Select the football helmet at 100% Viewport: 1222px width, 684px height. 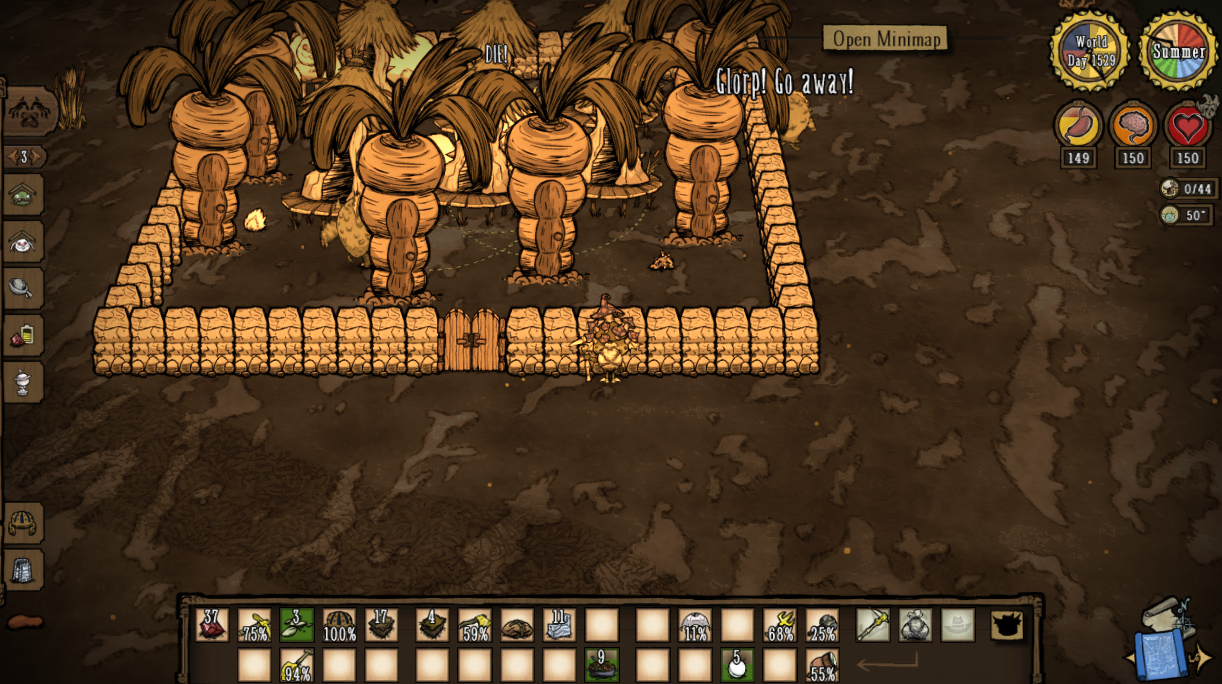coord(340,625)
